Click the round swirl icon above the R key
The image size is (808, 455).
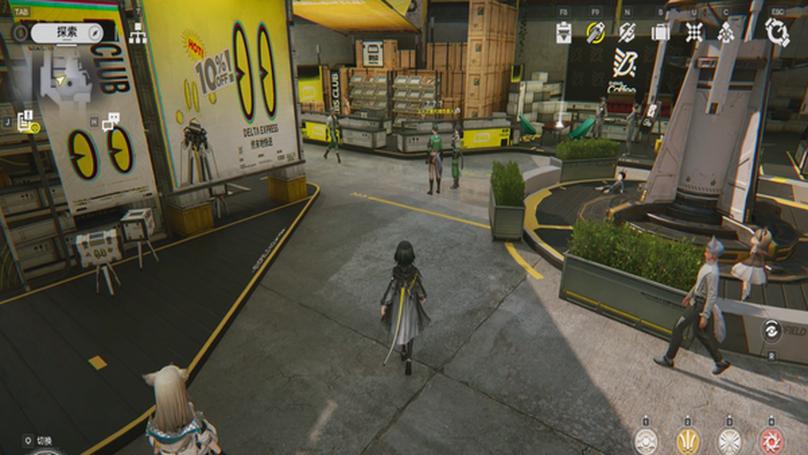[772, 331]
